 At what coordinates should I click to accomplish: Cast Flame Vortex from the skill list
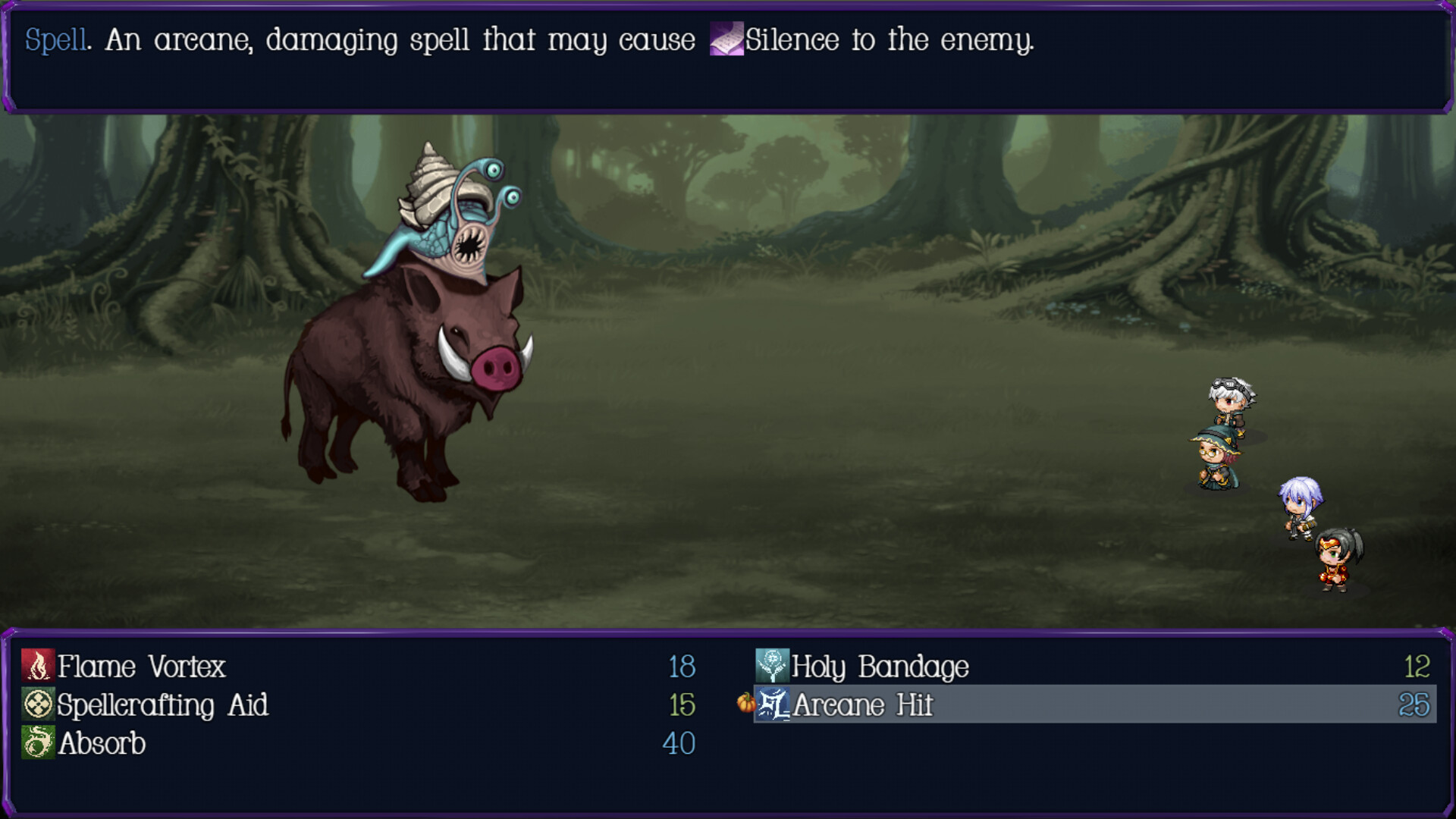point(144,667)
